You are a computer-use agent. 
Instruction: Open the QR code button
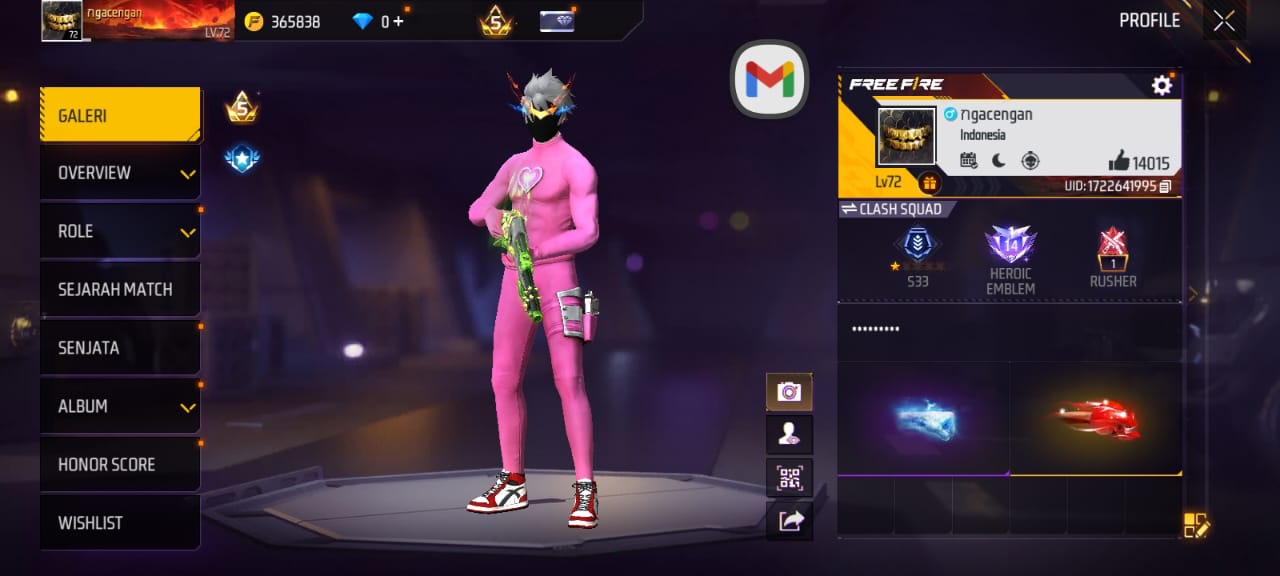(x=789, y=477)
